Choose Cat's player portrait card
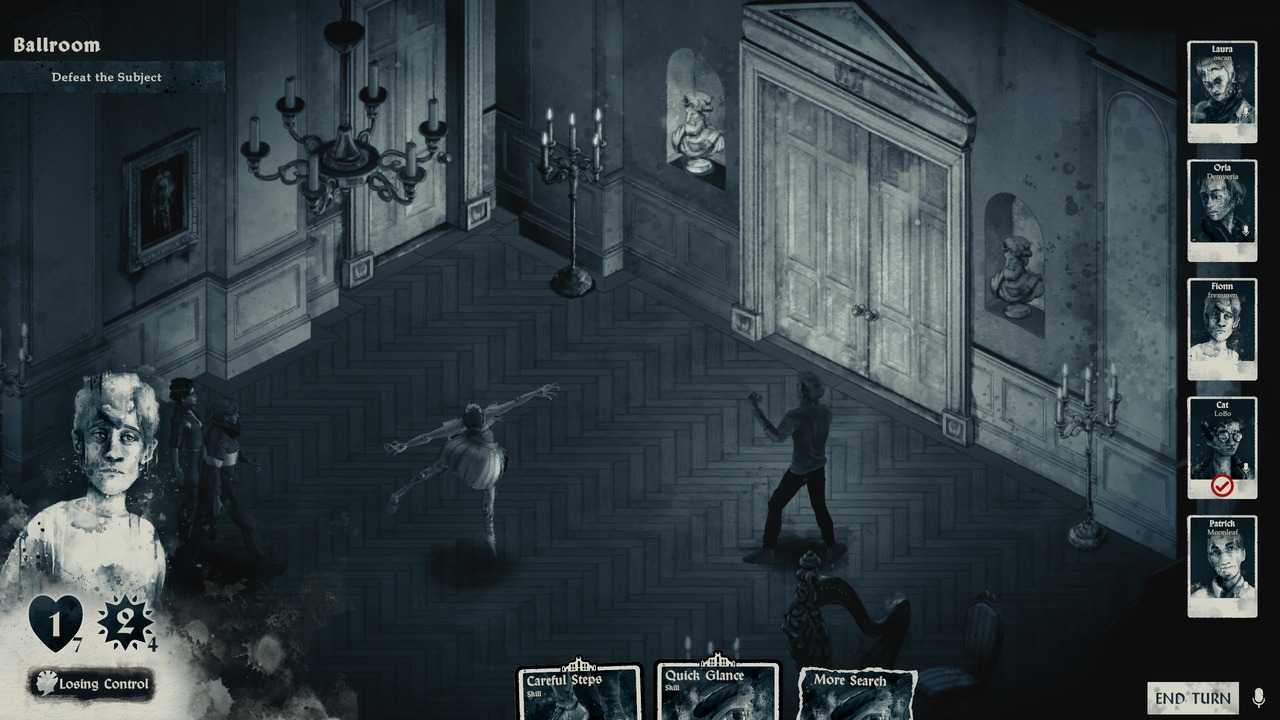This screenshot has width=1280, height=720. 1221,447
